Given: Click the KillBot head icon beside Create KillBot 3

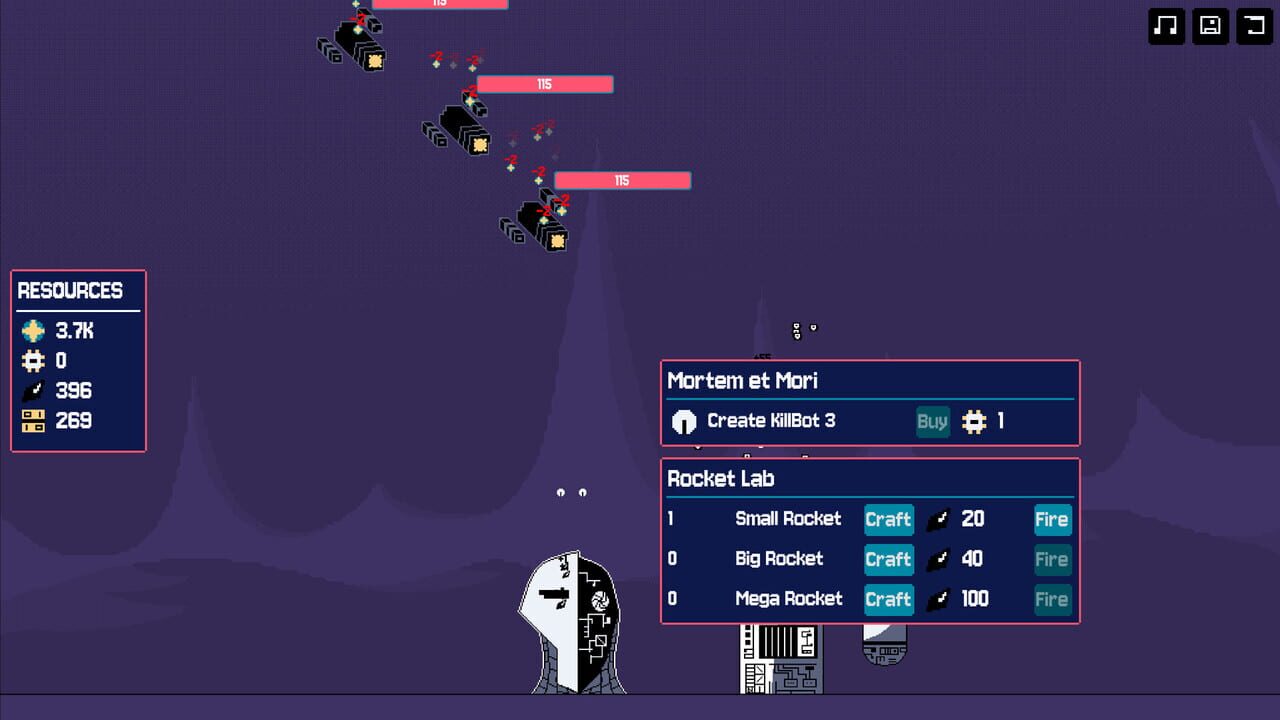Looking at the screenshot, I should [x=684, y=421].
